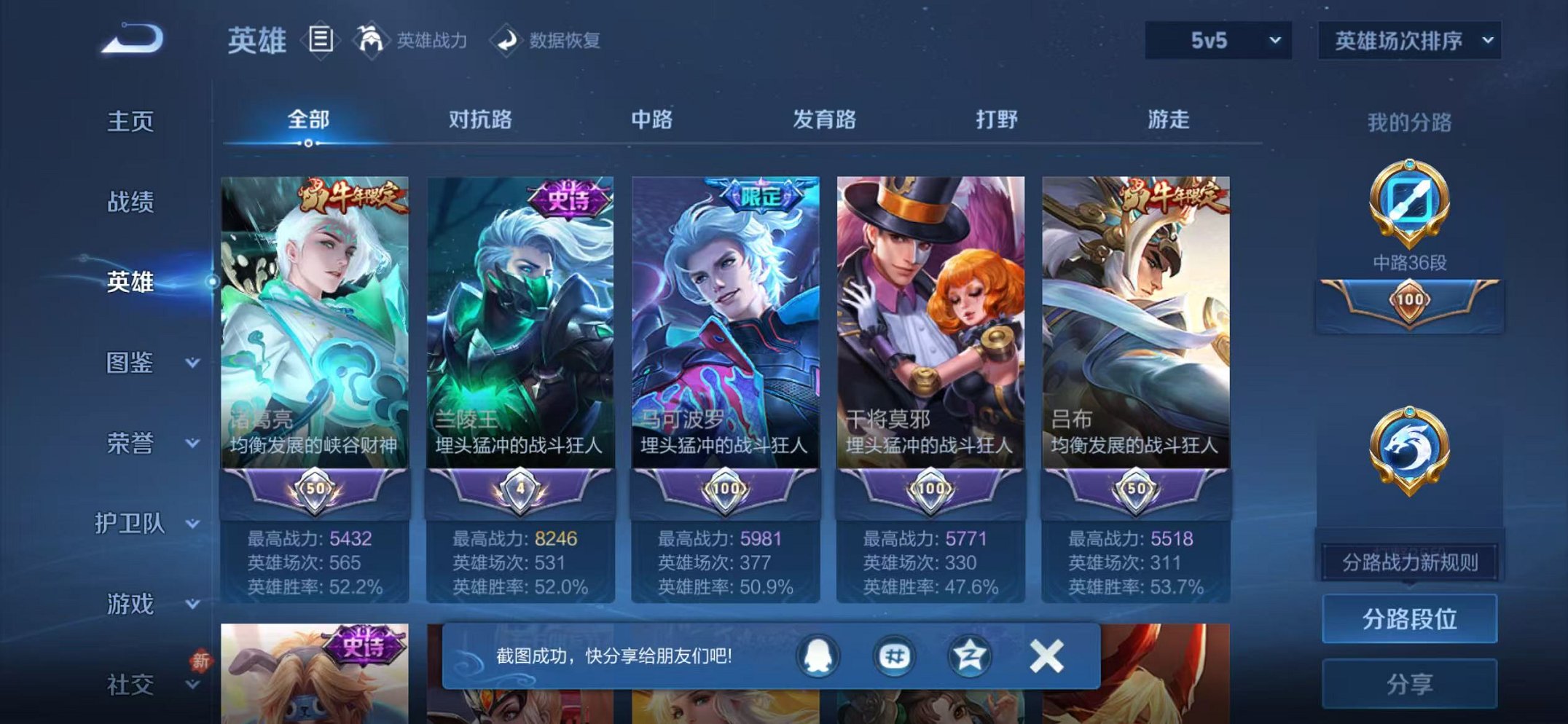Open the hero catalog list icon
This screenshot has height=724, width=1568.
[319, 41]
